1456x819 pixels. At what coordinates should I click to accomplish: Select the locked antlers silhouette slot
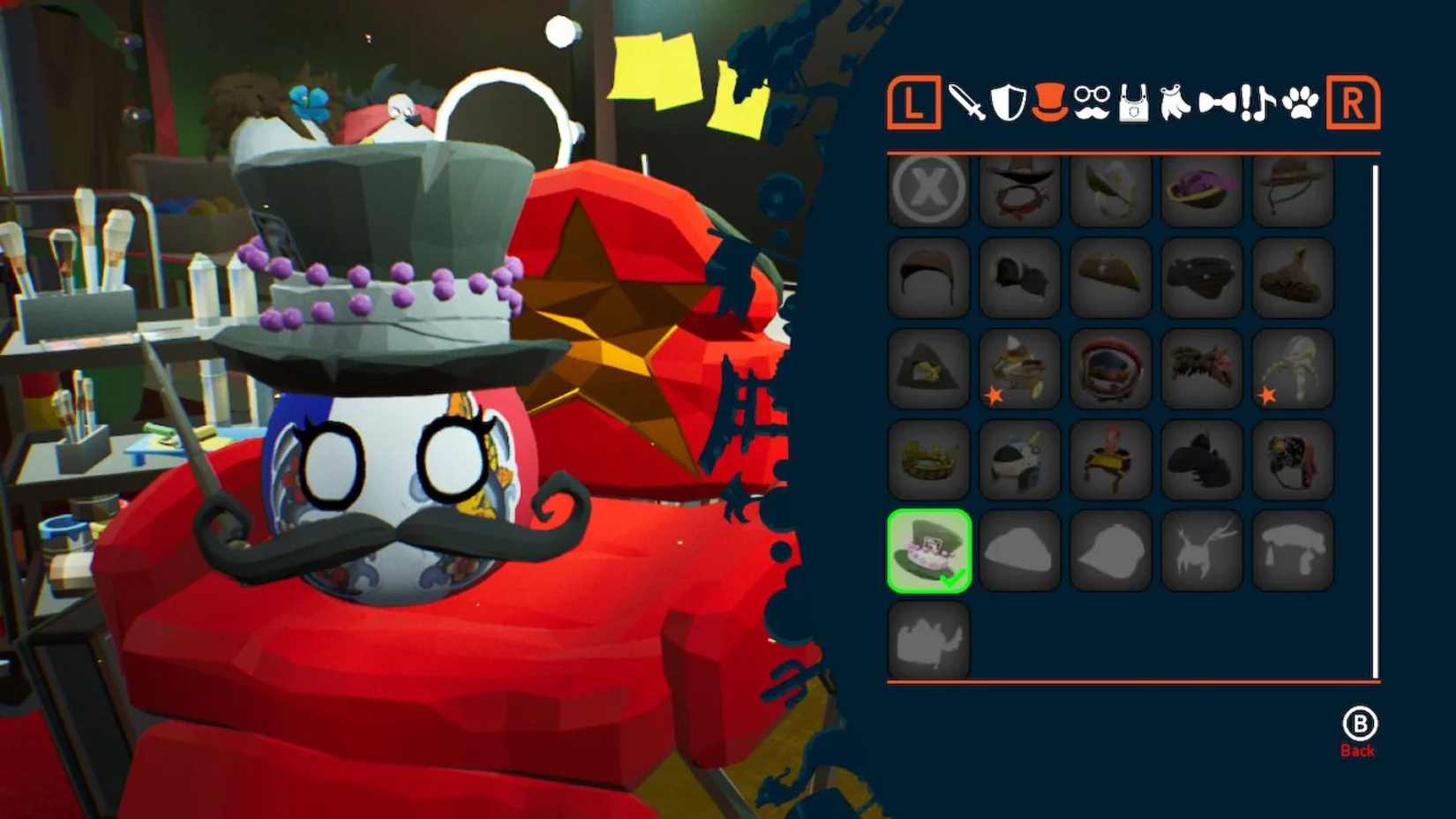[1202, 551]
